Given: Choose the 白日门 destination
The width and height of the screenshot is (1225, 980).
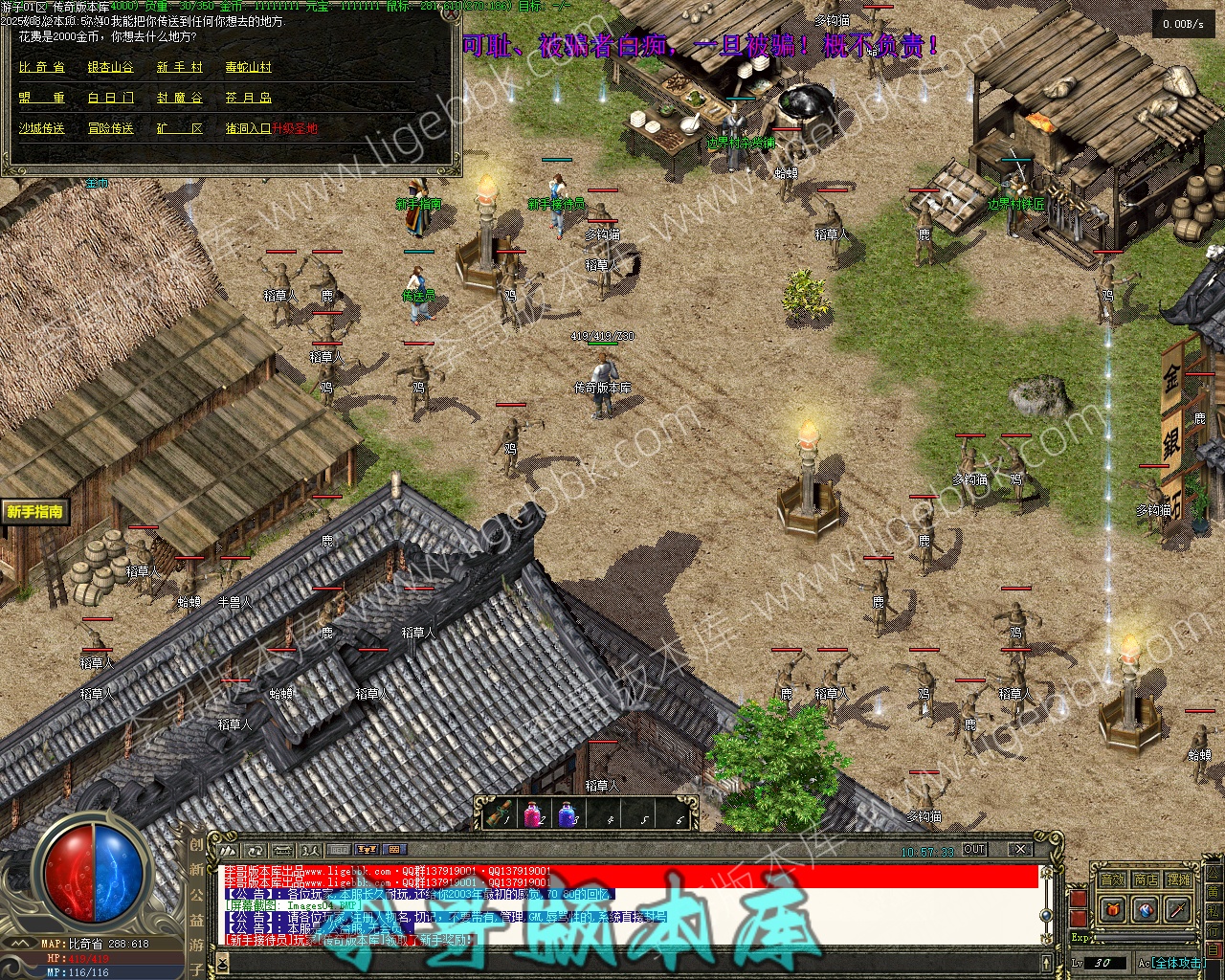Looking at the screenshot, I should point(111,98).
